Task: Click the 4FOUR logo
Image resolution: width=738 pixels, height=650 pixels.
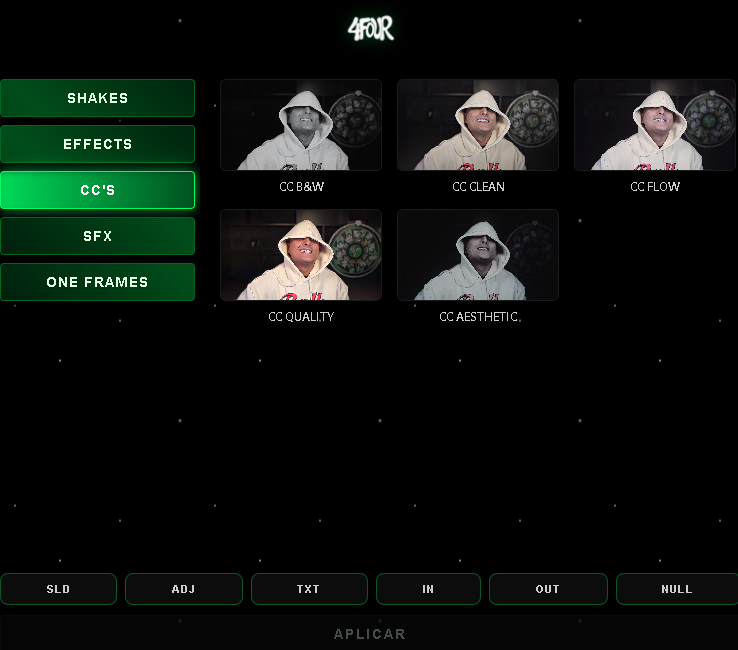Action: tap(370, 29)
